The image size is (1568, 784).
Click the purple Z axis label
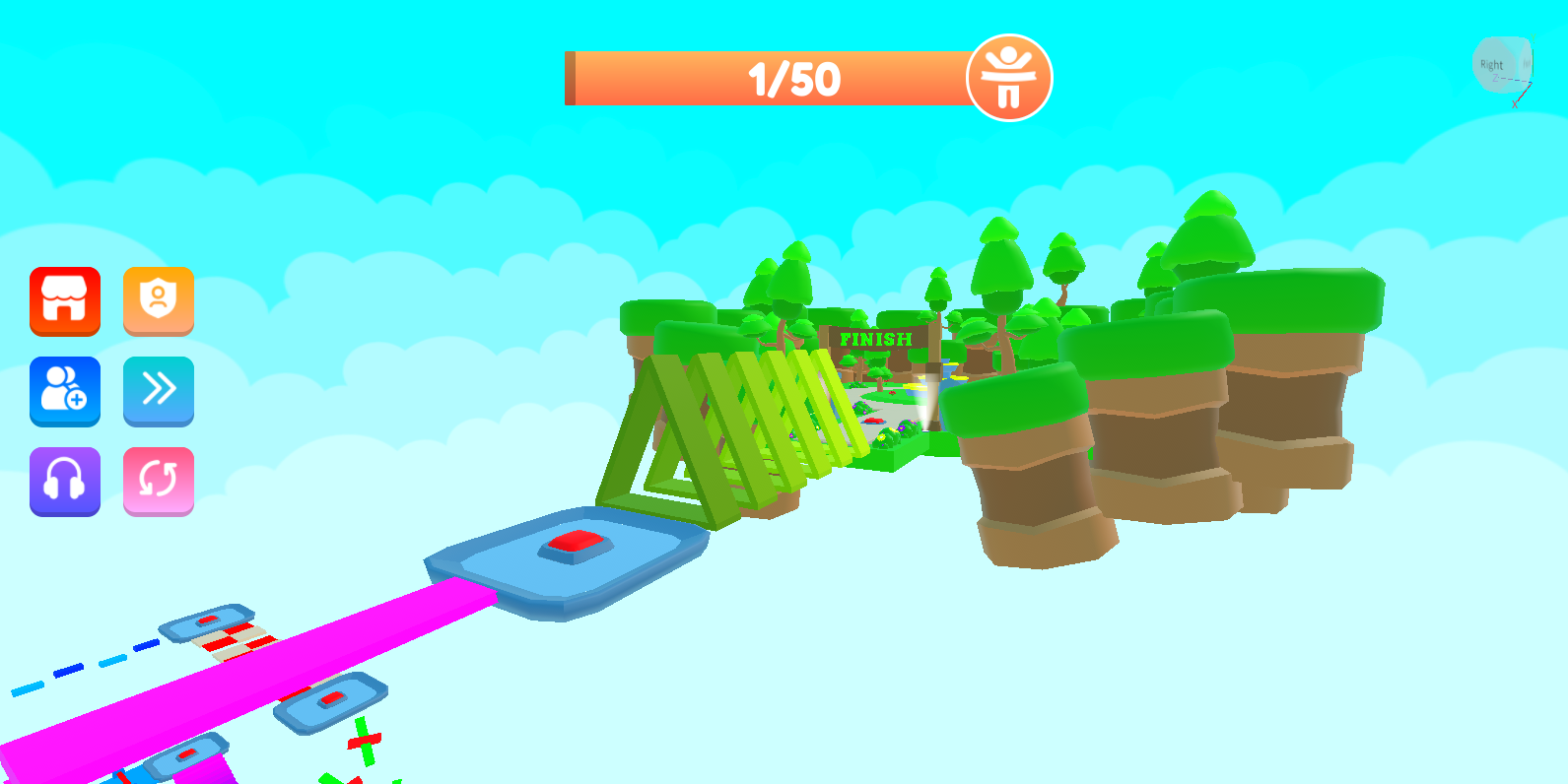1495,77
